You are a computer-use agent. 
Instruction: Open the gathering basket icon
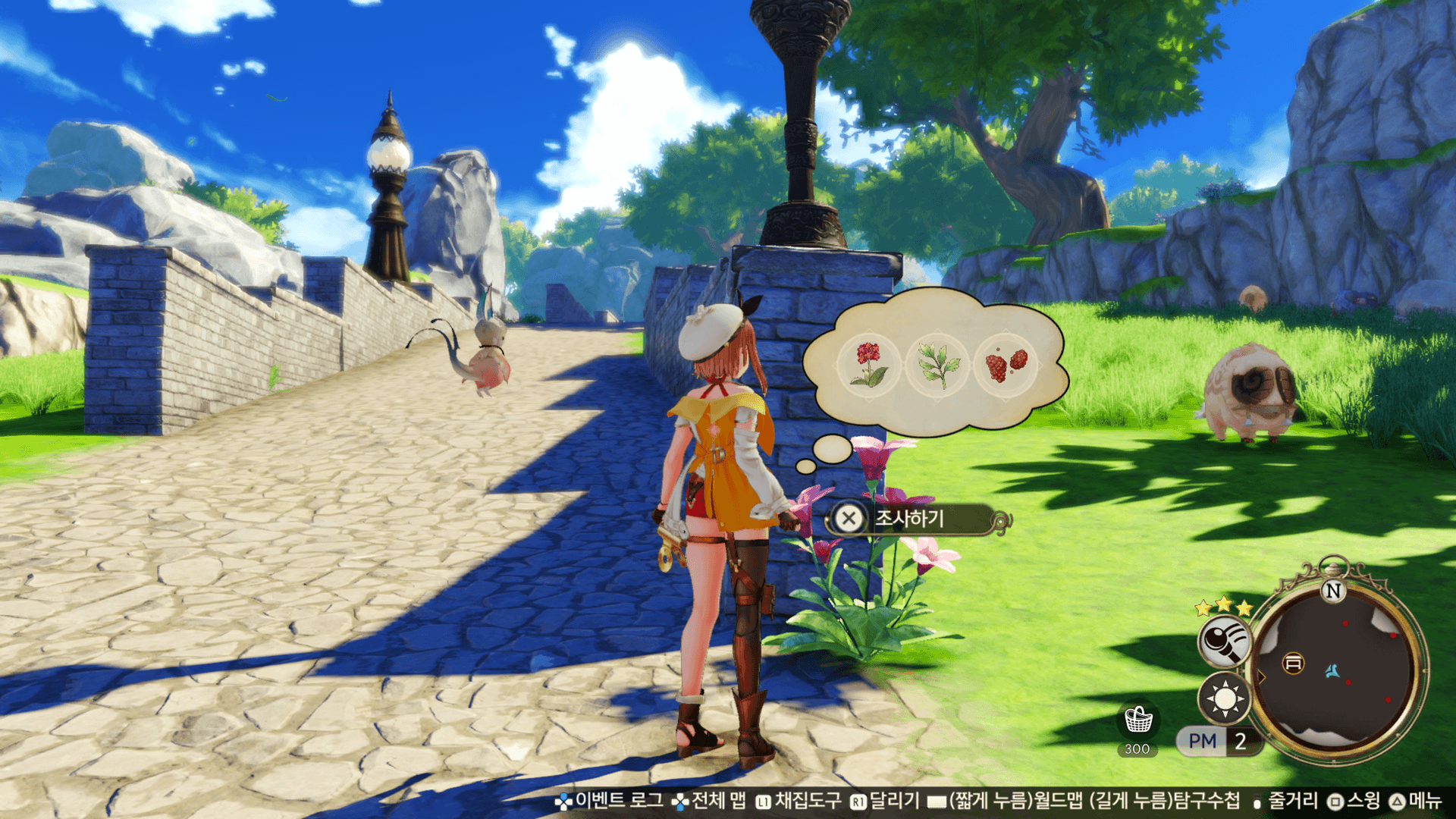pos(1137,720)
